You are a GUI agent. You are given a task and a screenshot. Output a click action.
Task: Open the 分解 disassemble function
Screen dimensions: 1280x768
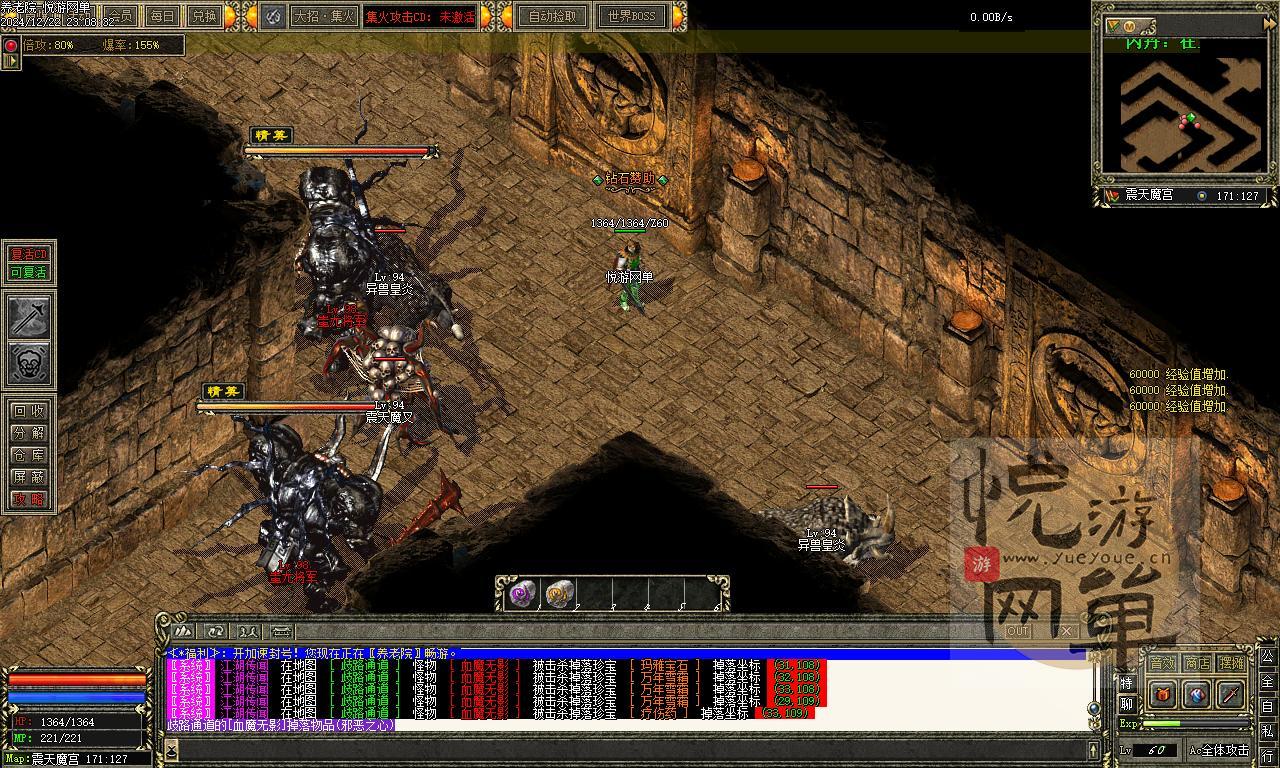pyautogui.click(x=29, y=433)
